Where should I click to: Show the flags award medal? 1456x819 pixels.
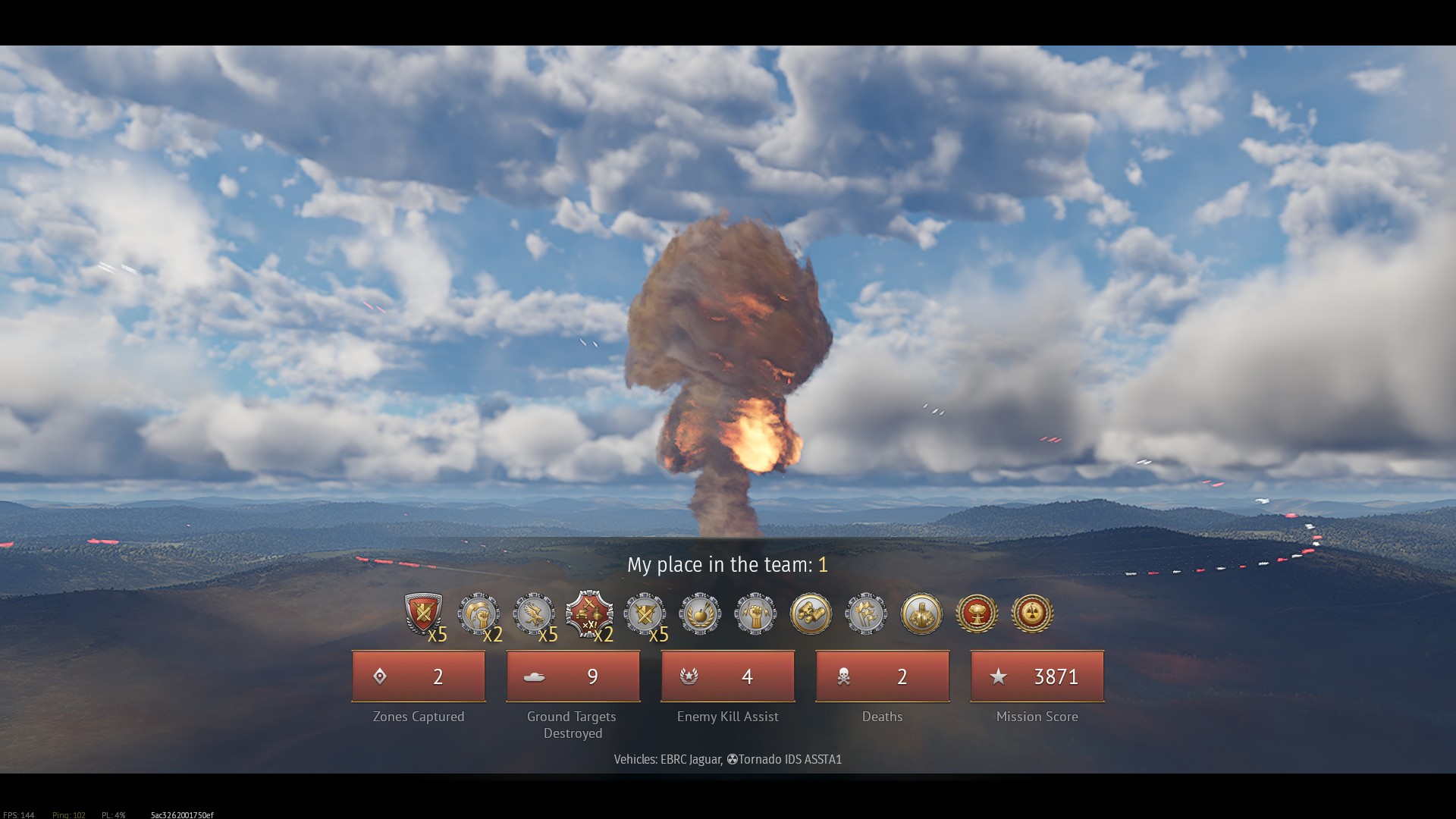866,613
